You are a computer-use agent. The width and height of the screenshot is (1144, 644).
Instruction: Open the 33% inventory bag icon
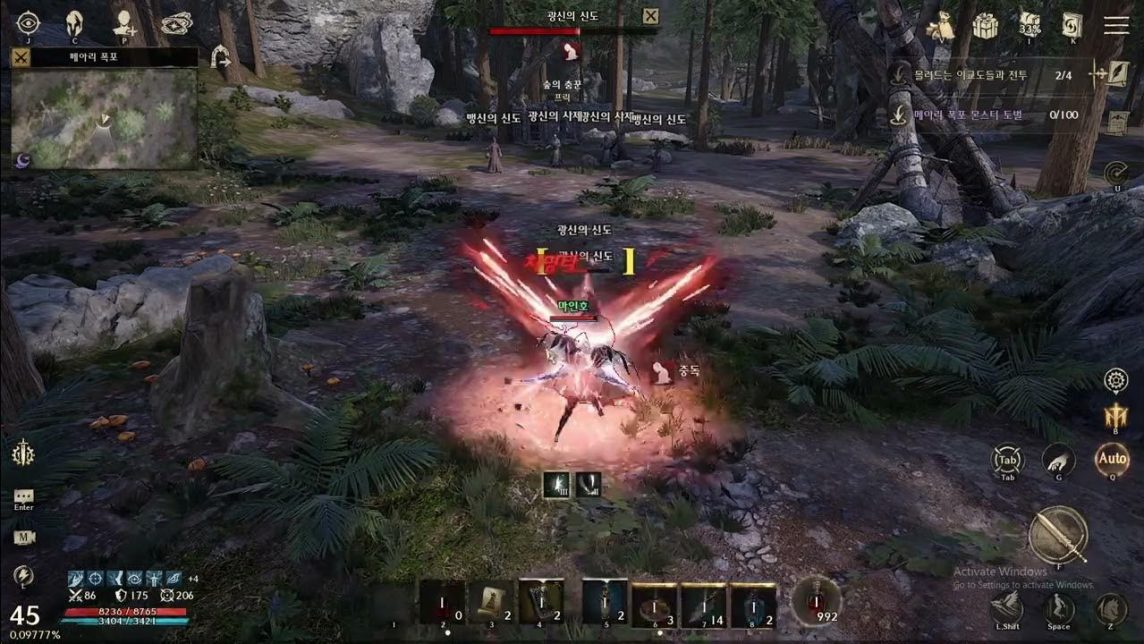[x=1030, y=24]
